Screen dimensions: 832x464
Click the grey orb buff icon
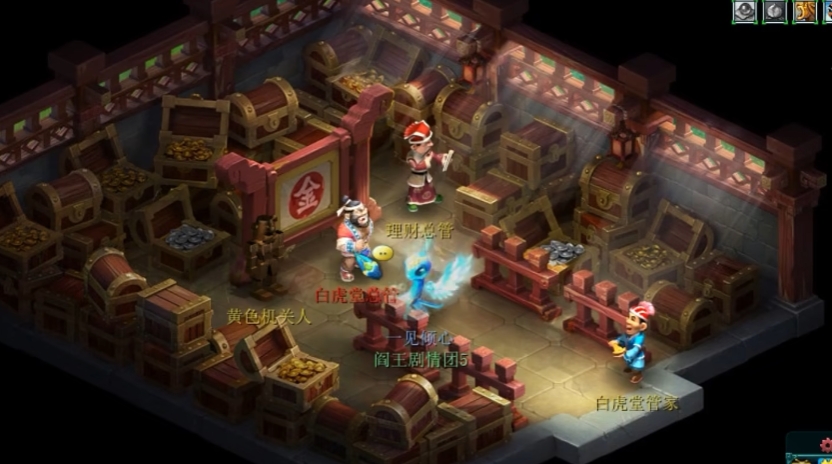point(744,11)
